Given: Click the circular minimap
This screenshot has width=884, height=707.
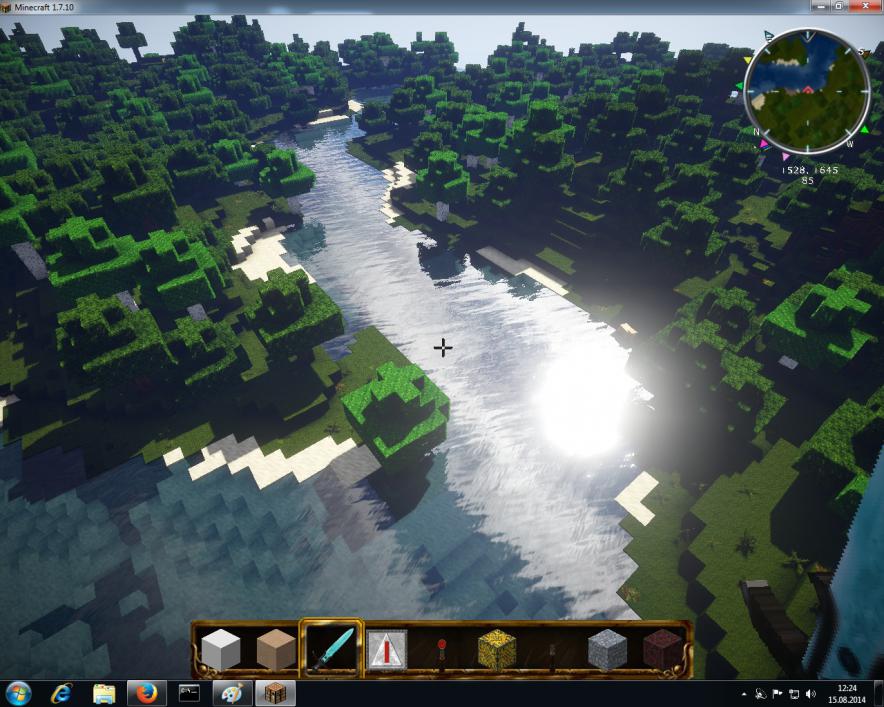Looking at the screenshot, I should tap(806, 90).
